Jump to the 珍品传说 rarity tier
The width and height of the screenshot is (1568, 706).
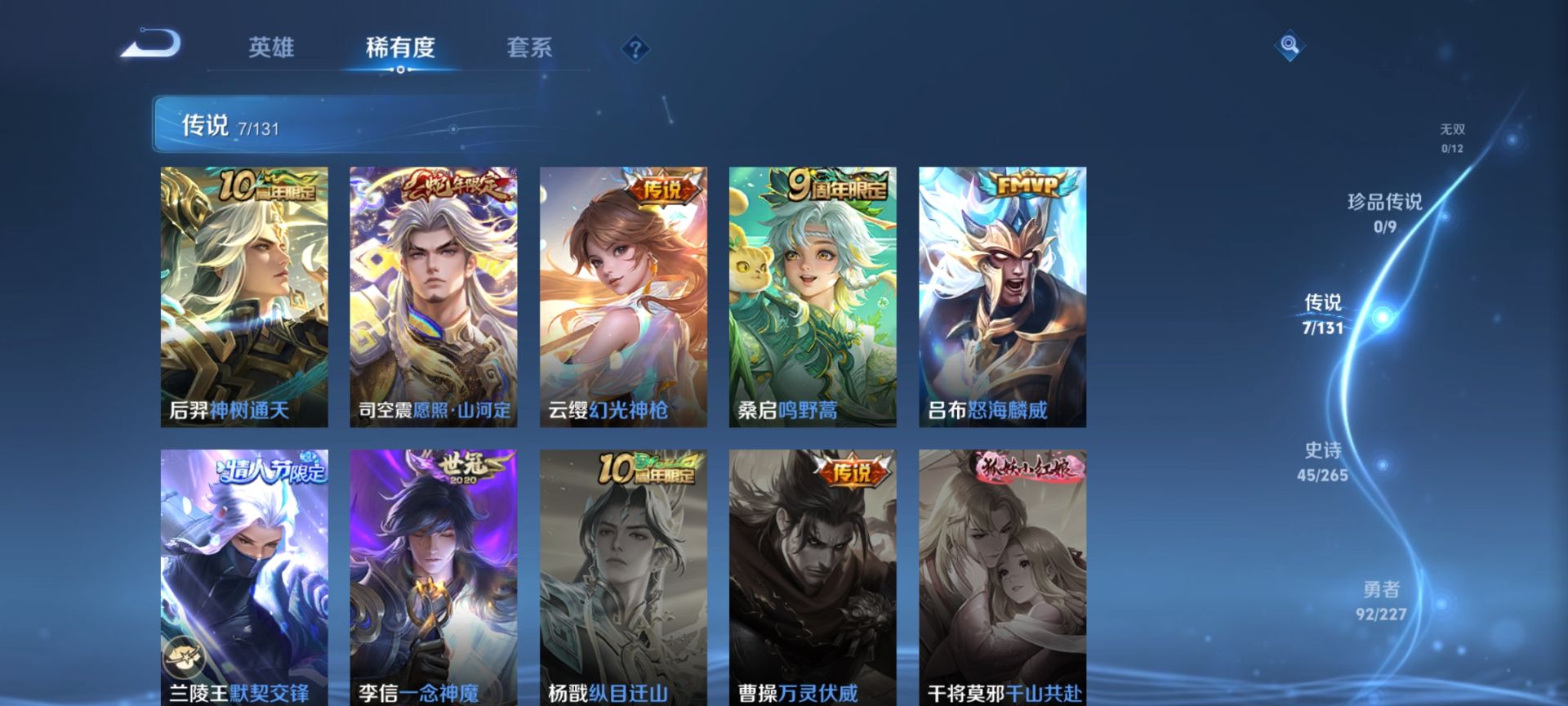(x=1384, y=212)
